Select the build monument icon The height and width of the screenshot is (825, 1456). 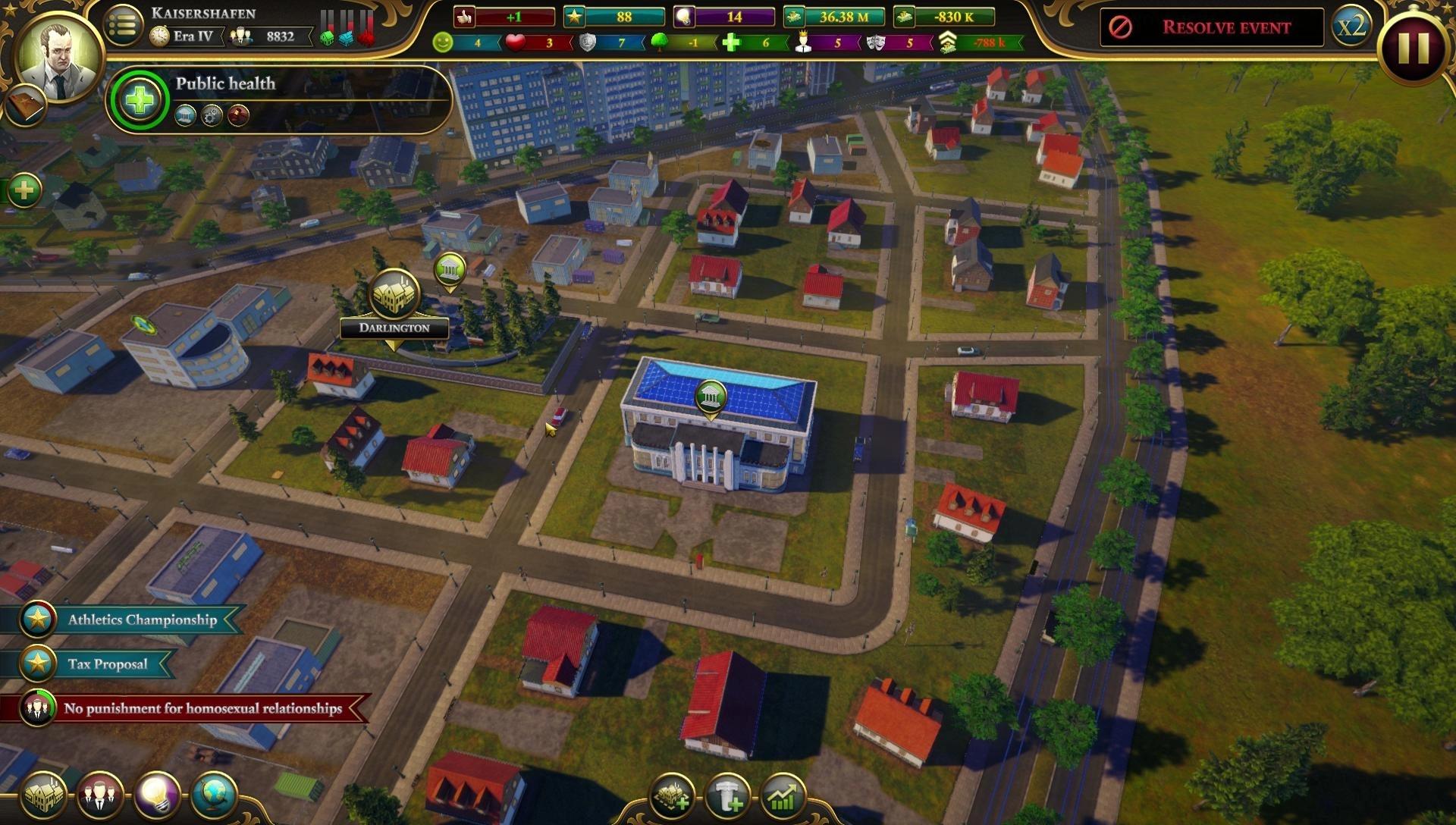727,798
